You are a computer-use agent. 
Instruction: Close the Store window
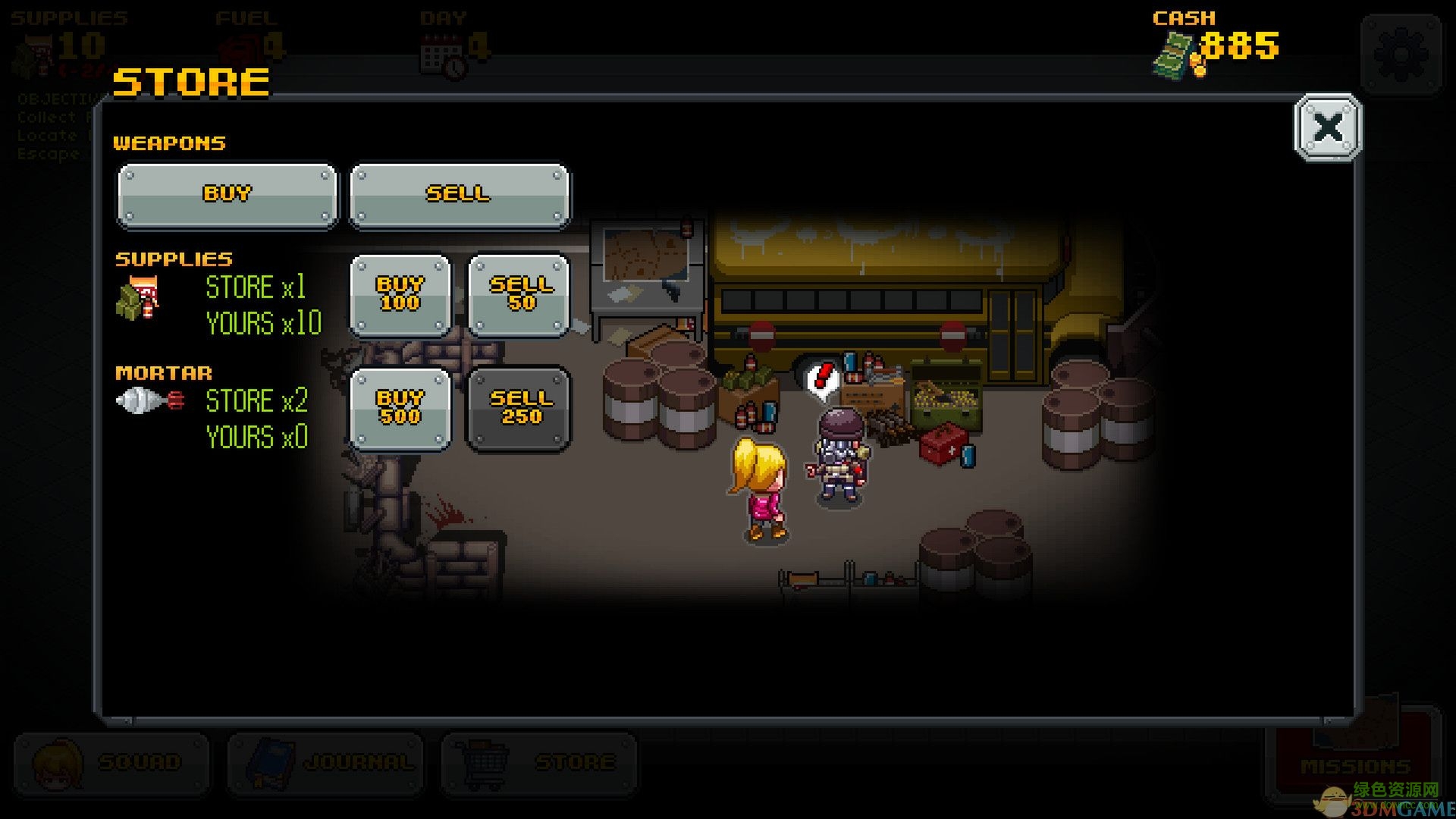(x=1326, y=127)
